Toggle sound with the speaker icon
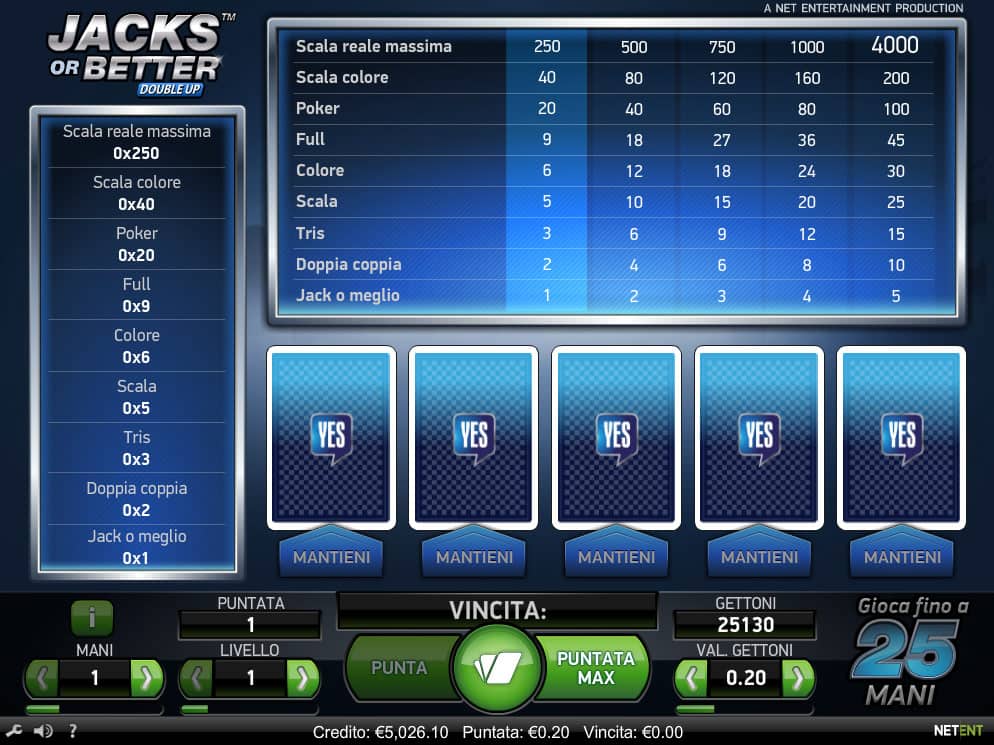This screenshot has height=745, width=994. 43,731
